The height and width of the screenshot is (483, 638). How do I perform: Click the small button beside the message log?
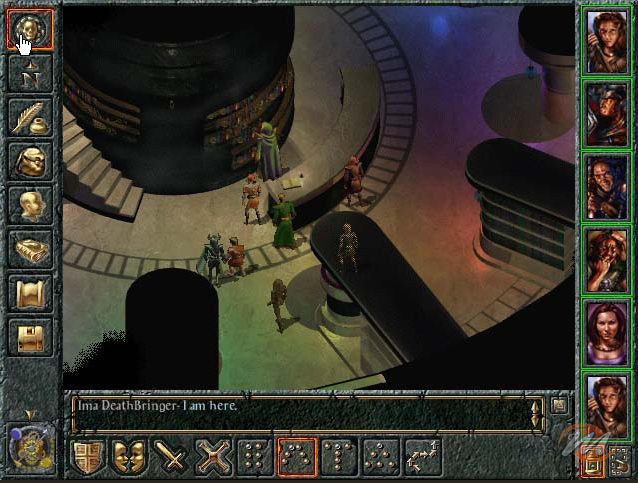pyautogui.click(x=558, y=405)
